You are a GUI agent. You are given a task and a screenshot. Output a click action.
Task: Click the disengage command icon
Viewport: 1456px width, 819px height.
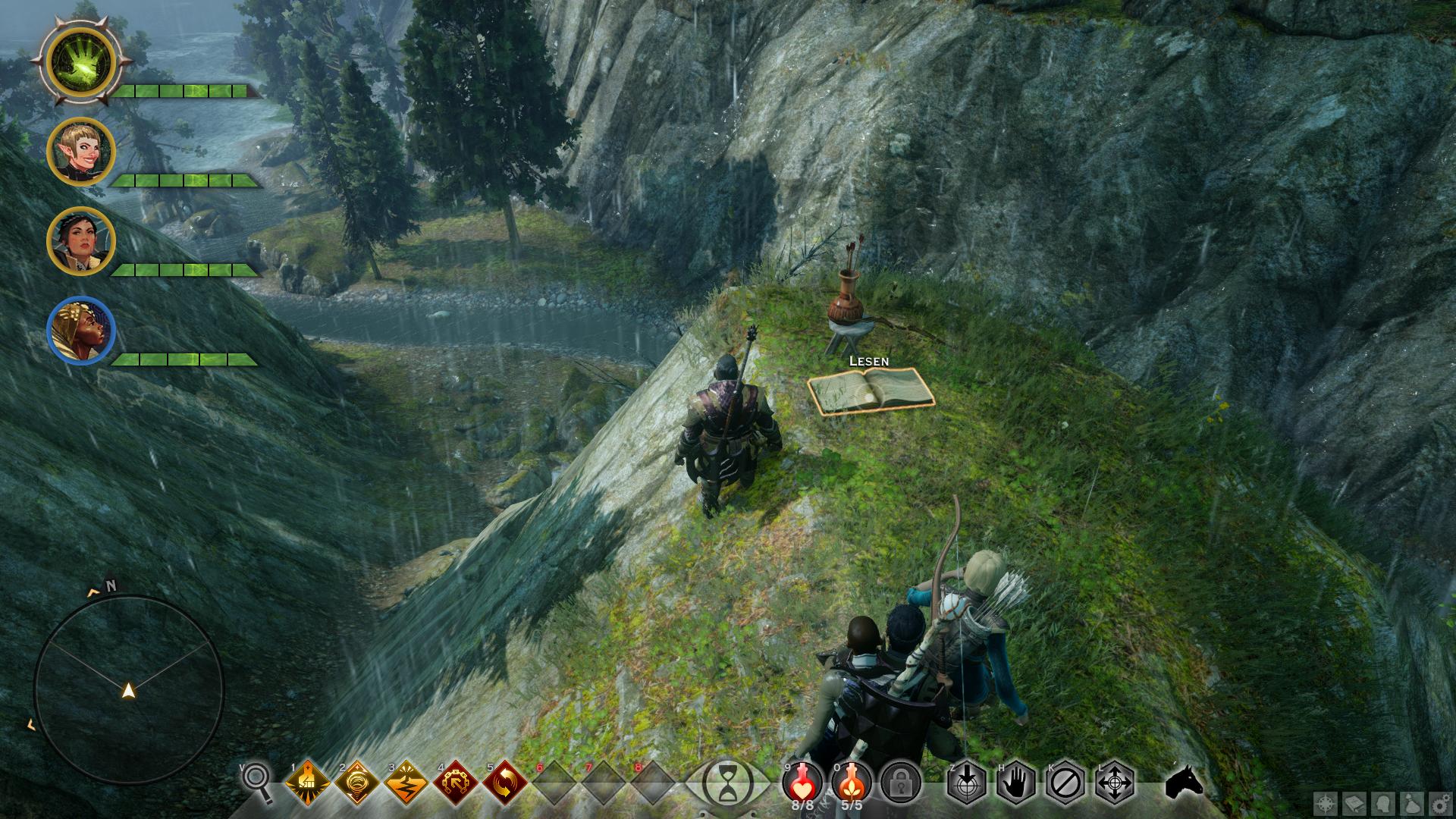click(x=1065, y=782)
